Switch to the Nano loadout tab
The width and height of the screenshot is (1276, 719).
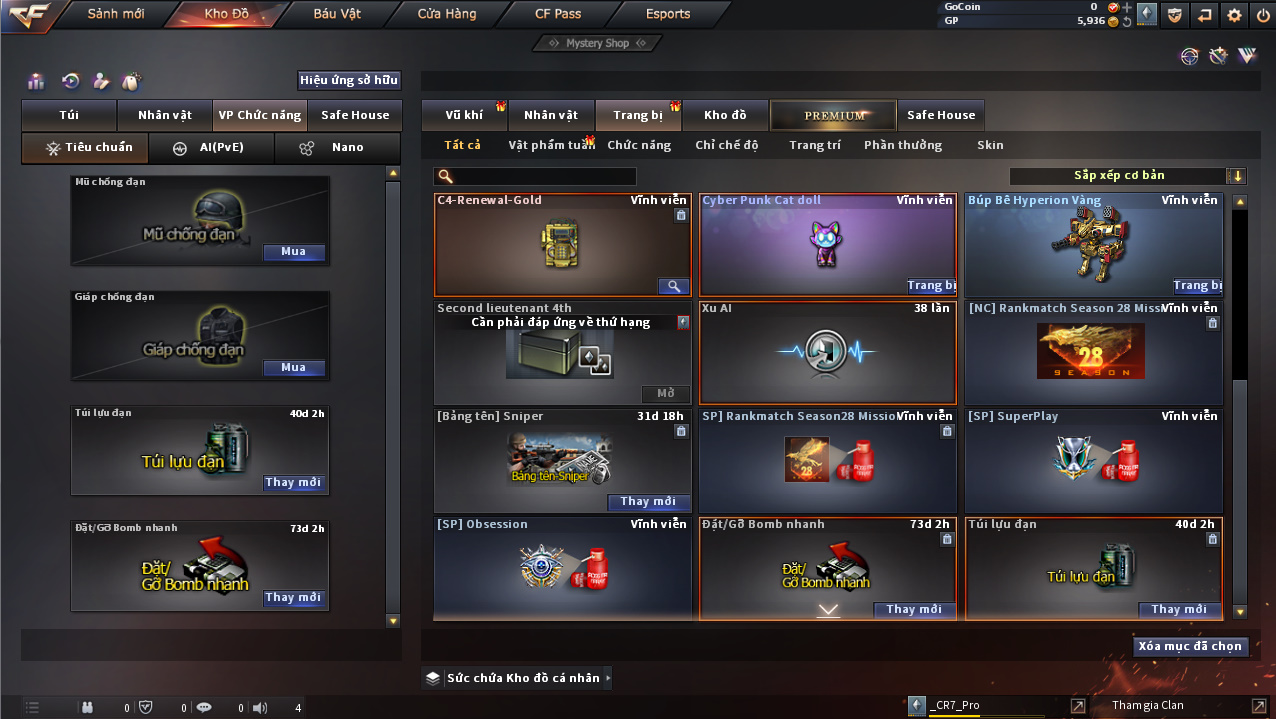point(336,147)
